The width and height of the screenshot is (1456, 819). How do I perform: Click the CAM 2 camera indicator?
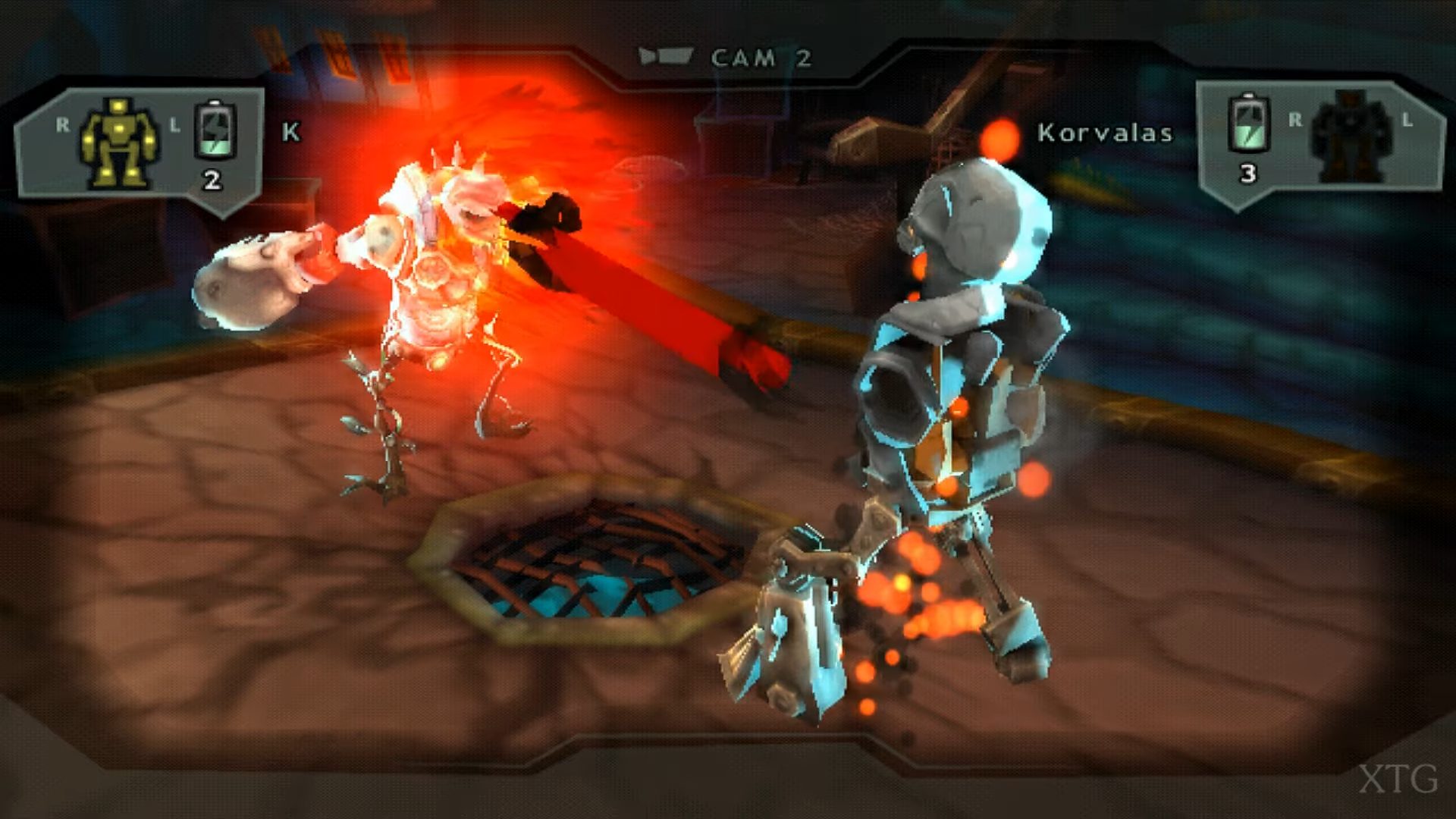coord(726,58)
